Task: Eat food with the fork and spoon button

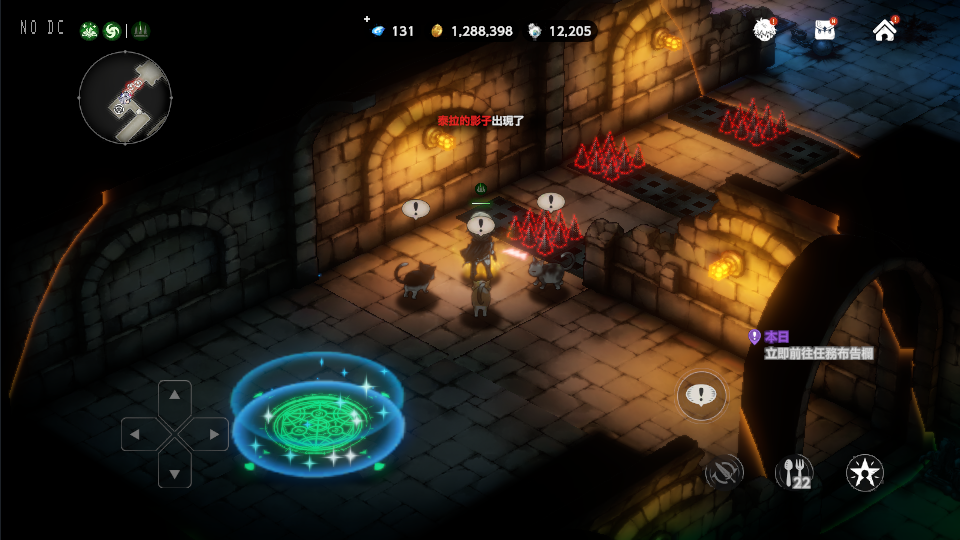Action: coord(794,472)
